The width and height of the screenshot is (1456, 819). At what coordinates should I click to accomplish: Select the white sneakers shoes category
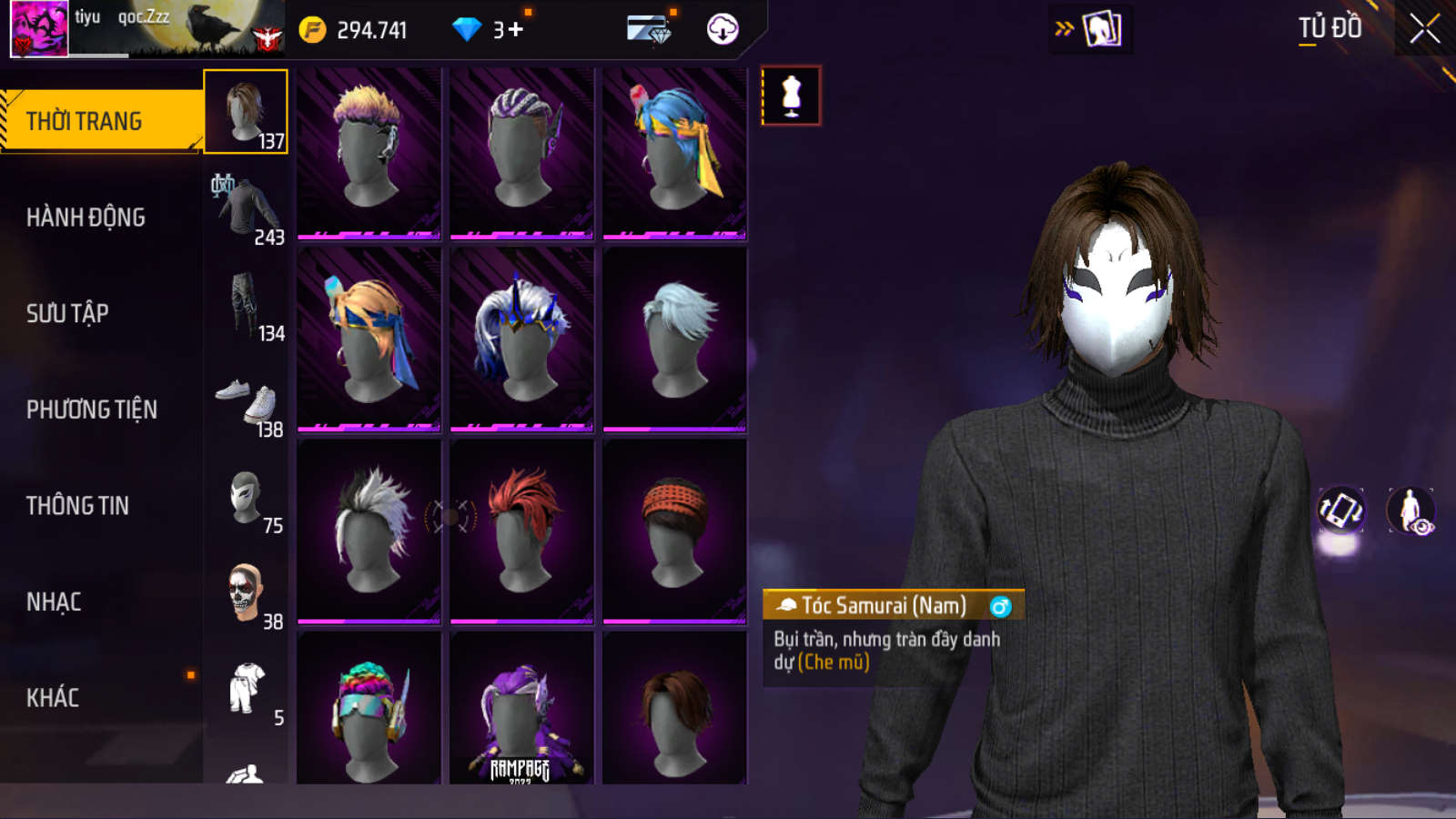pyautogui.click(x=246, y=402)
